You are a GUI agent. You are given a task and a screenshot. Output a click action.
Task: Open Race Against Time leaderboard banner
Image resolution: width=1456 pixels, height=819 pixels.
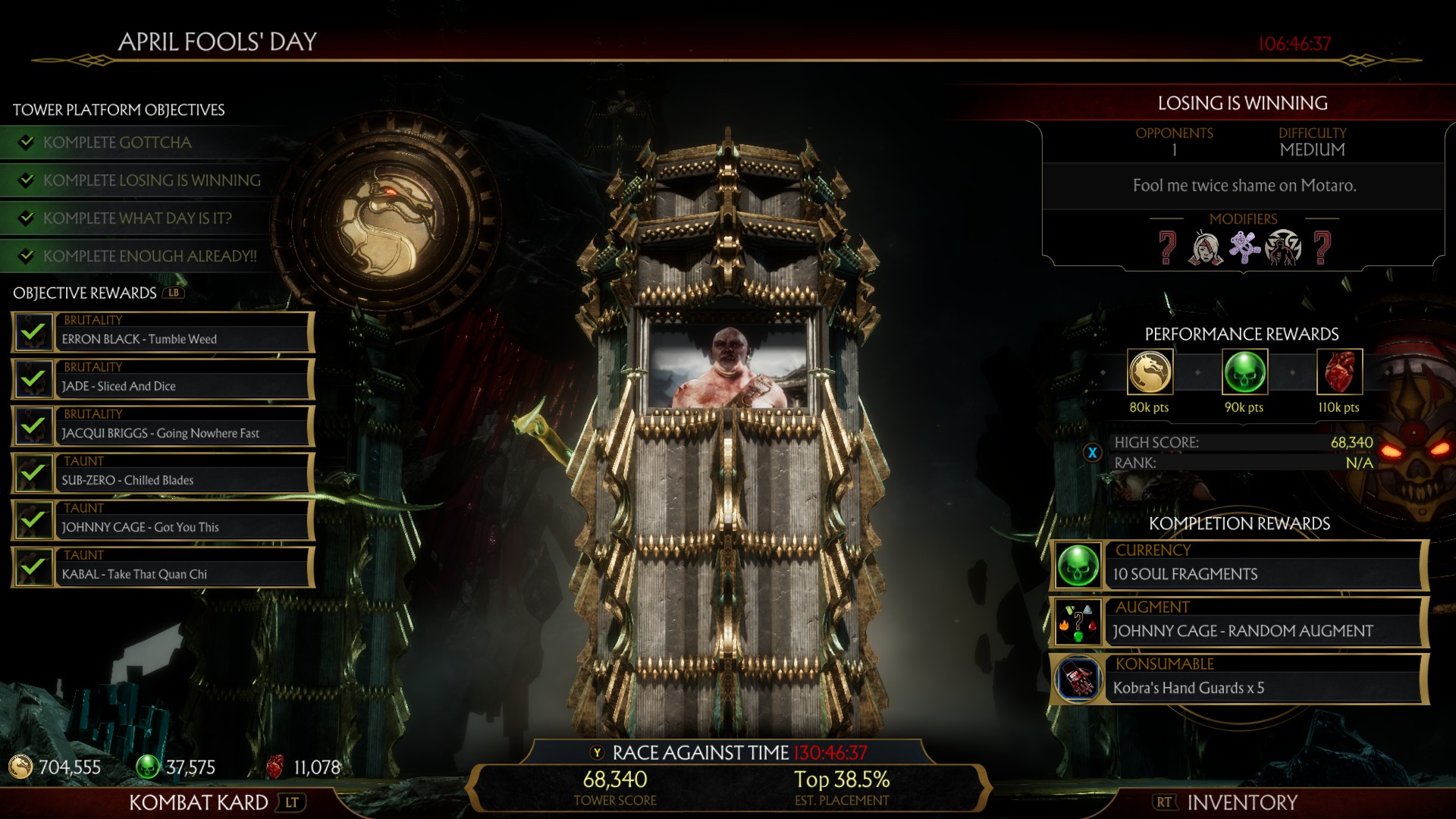(x=728, y=753)
